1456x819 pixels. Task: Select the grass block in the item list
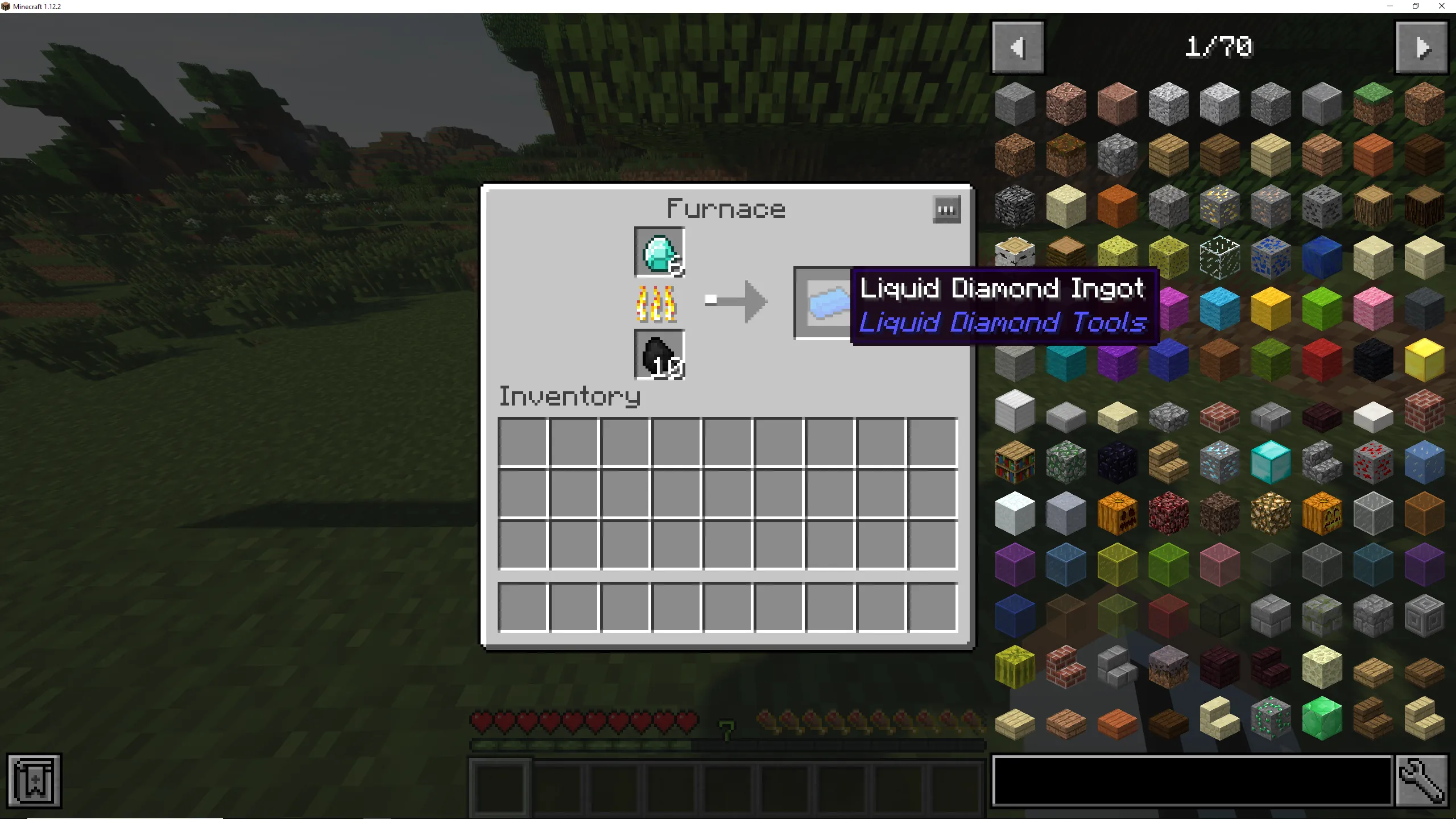tap(1374, 104)
